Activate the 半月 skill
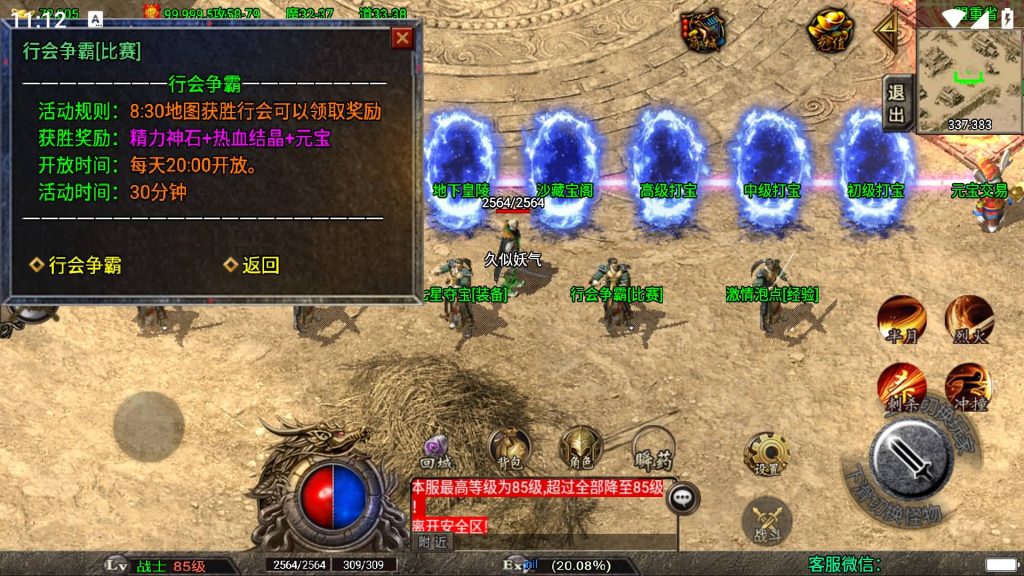 click(x=901, y=319)
